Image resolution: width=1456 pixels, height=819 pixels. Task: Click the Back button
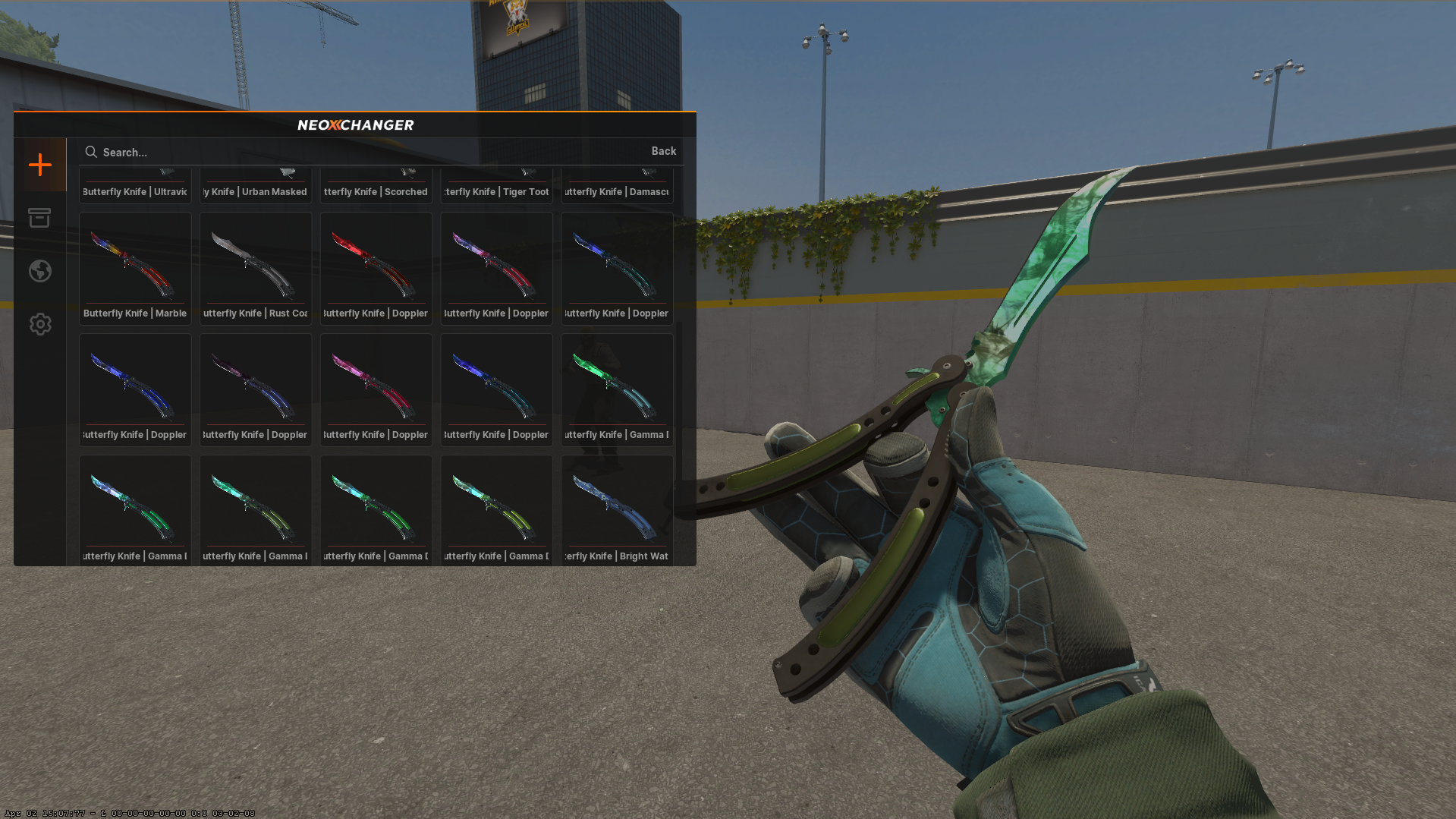pyautogui.click(x=663, y=151)
